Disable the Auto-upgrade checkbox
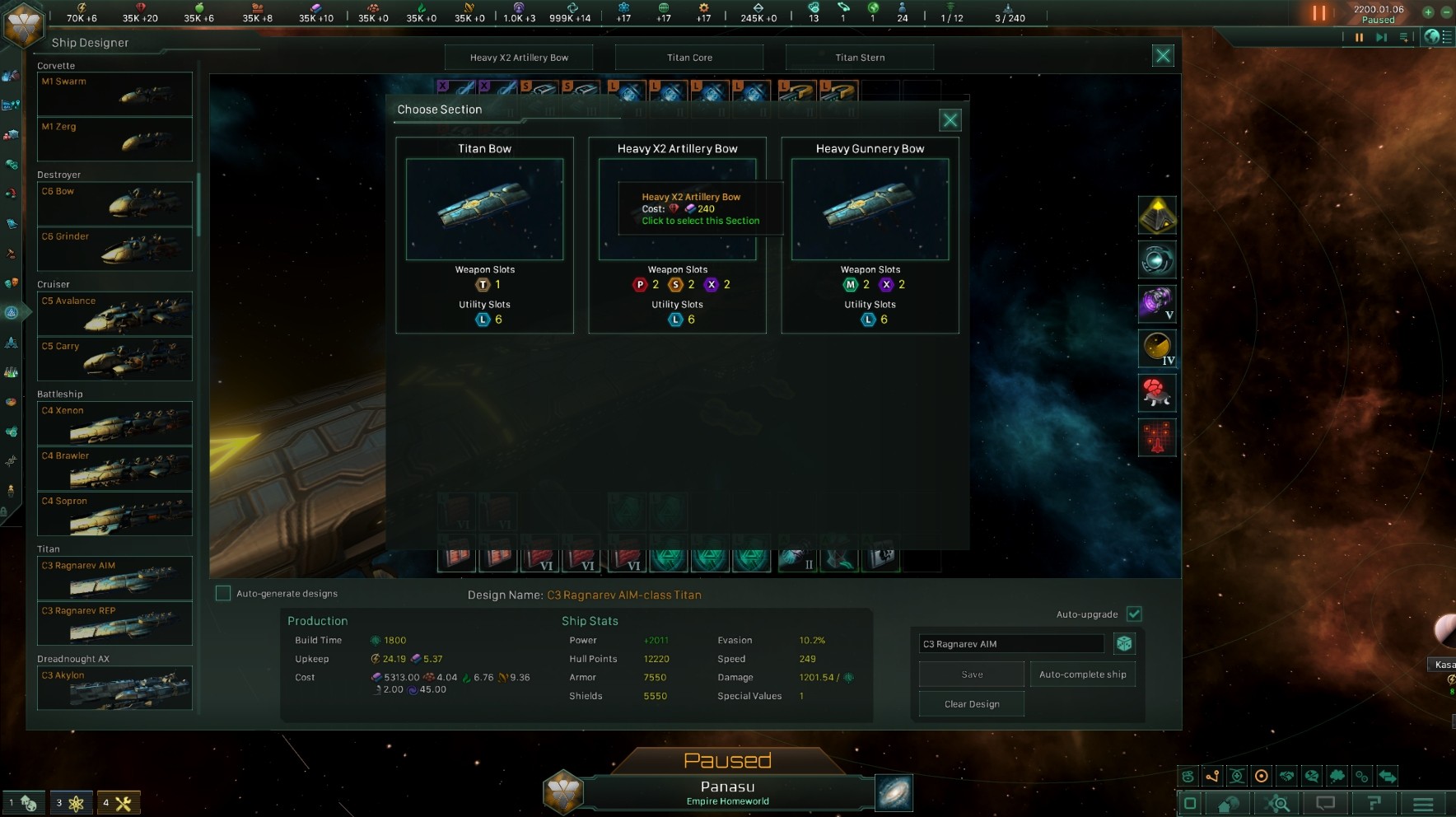Image resolution: width=1456 pixels, height=817 pixels. [x=1136, y=614]
